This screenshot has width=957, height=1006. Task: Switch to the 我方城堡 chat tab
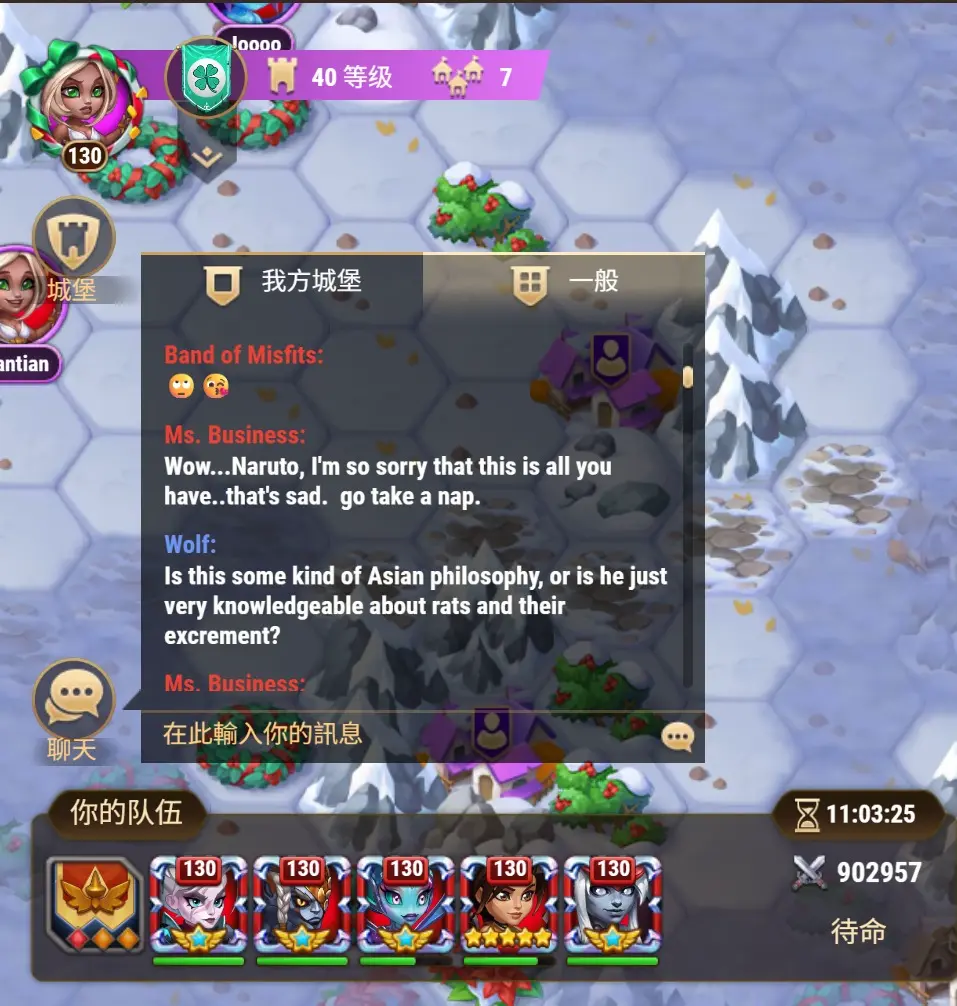(282, 282)
